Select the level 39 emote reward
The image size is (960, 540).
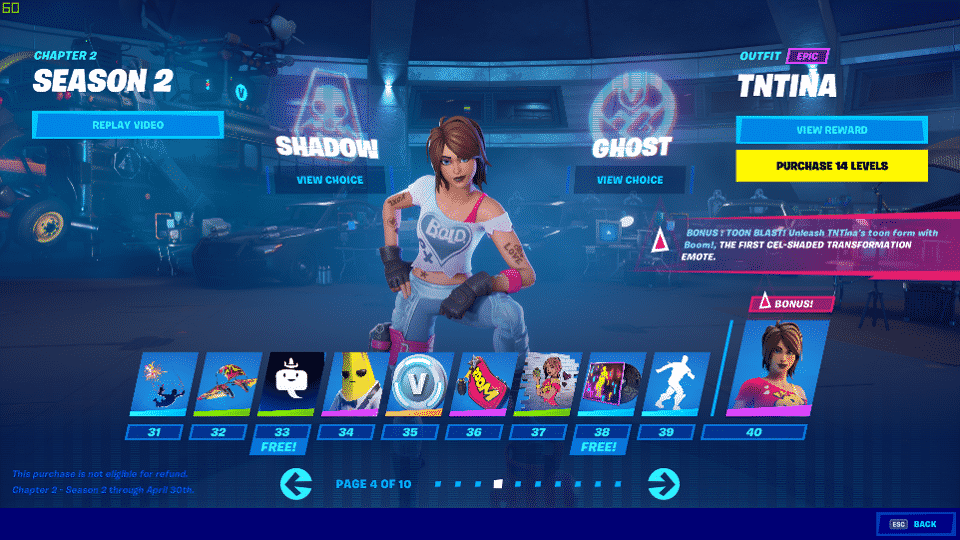674,383
